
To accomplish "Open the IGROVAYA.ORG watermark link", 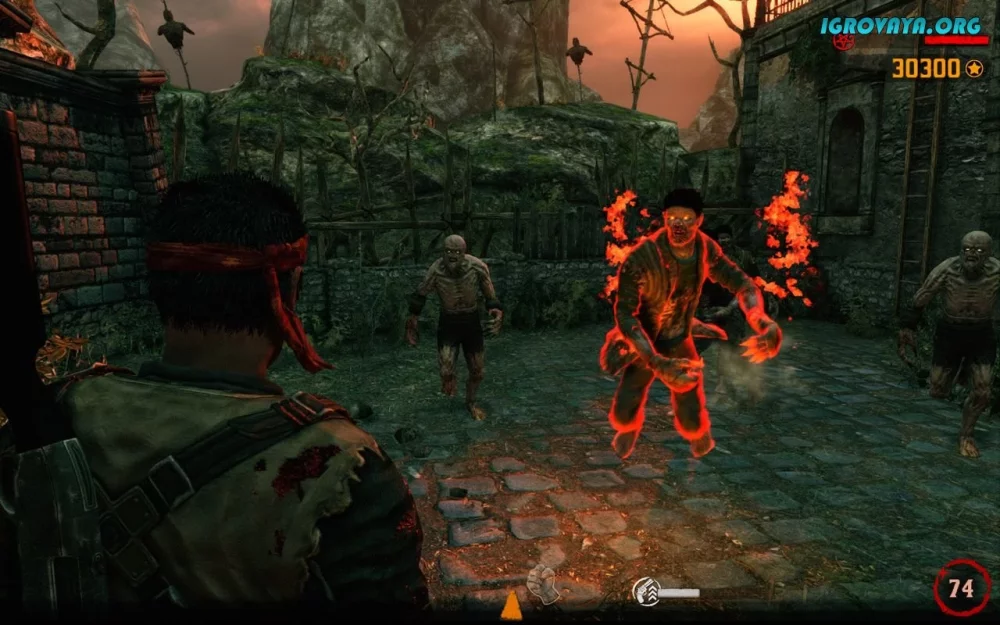I will coord(901,25).
